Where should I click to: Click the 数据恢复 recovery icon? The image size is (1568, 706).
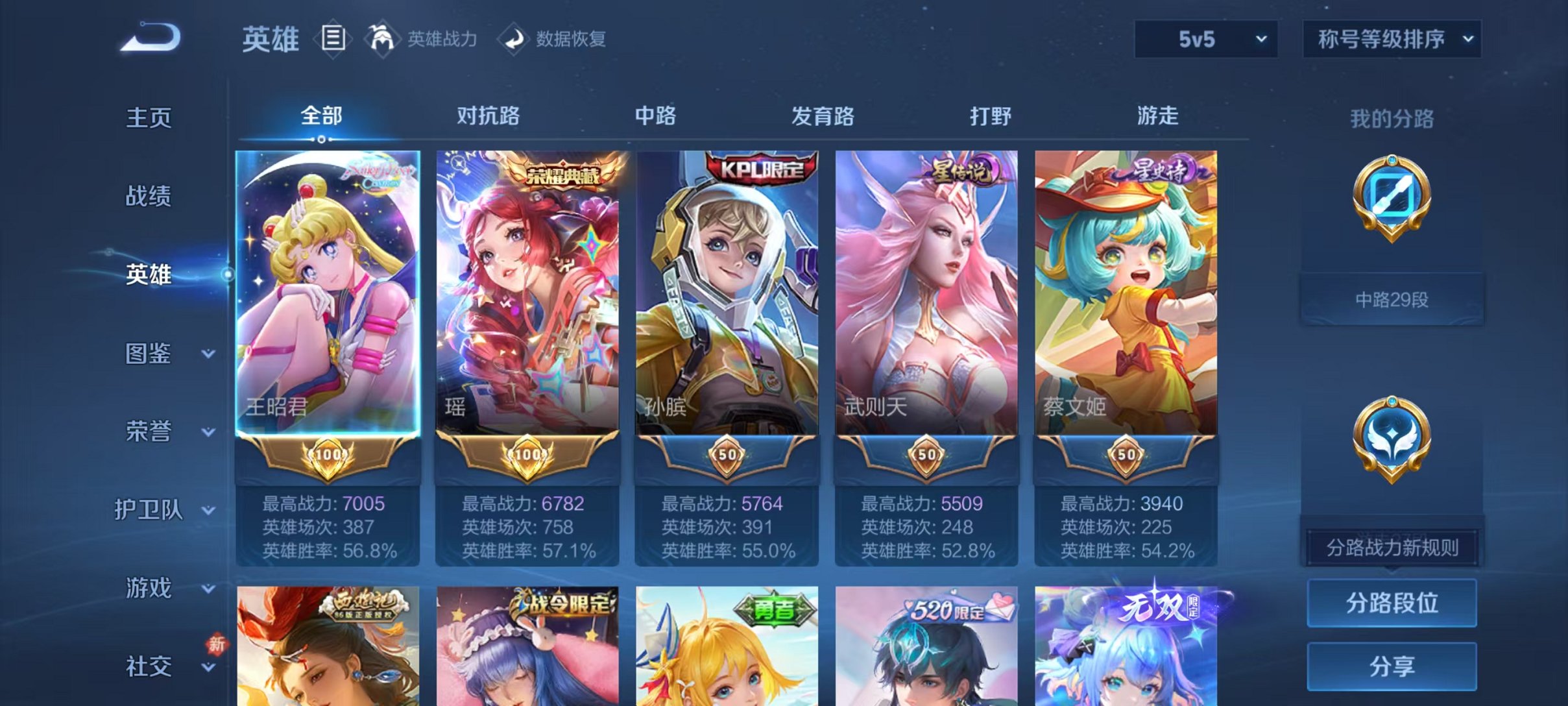[x=513, y=39]
